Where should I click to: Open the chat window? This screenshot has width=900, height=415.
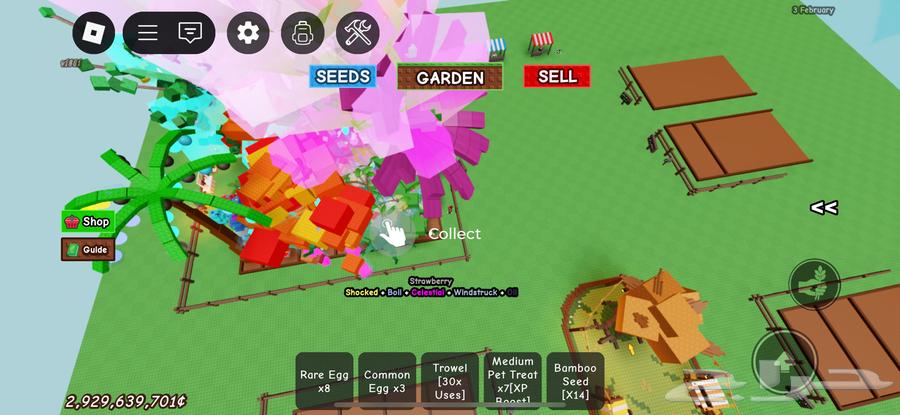click(x=190, y=33)
